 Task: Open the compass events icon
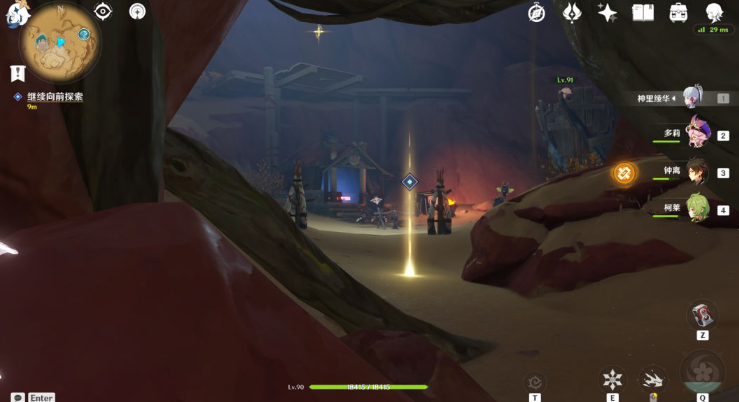(537, 12)
